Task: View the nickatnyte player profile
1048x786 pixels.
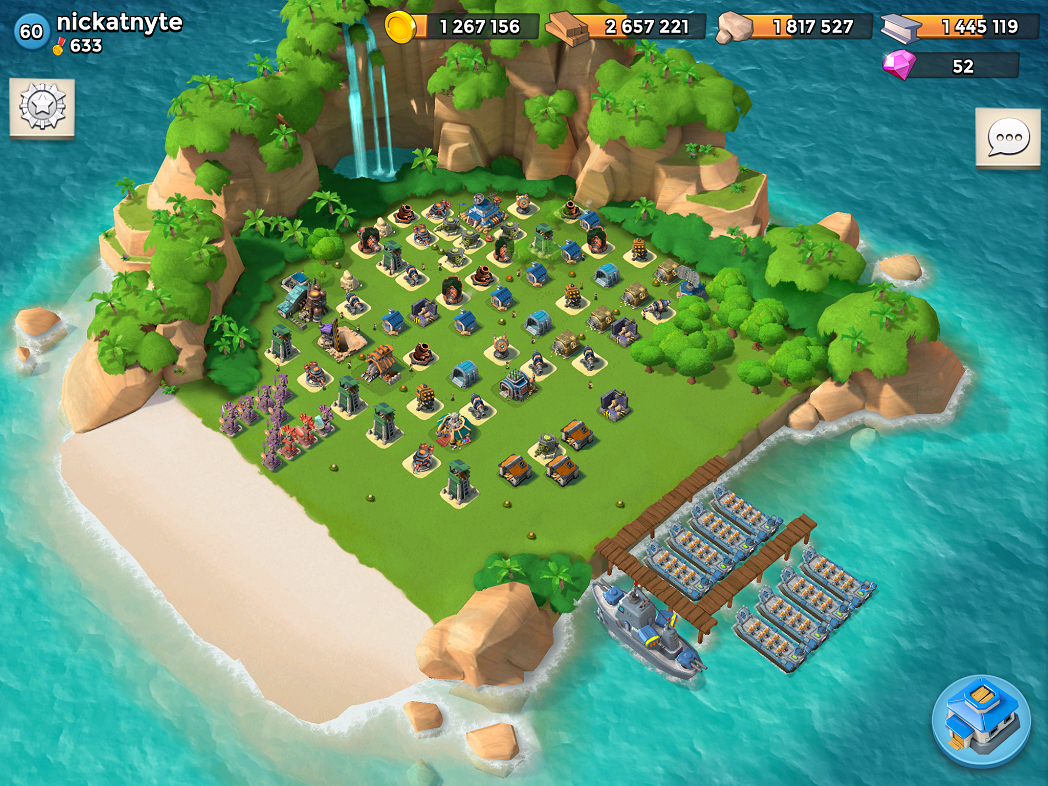Action: tap(119, 22)
